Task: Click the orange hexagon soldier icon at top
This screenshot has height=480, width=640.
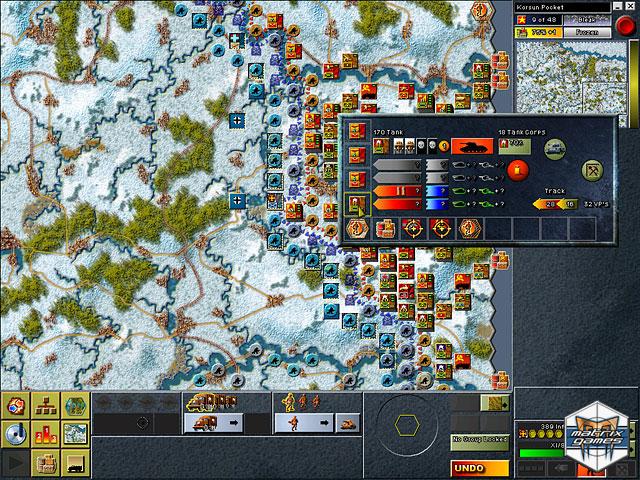Action: coord(481,9)
